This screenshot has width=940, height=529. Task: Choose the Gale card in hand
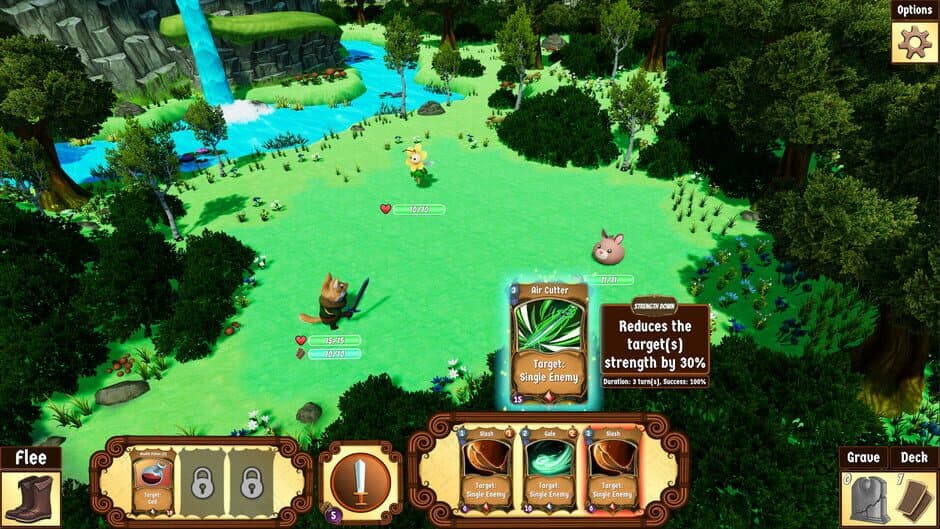point(550,467)
